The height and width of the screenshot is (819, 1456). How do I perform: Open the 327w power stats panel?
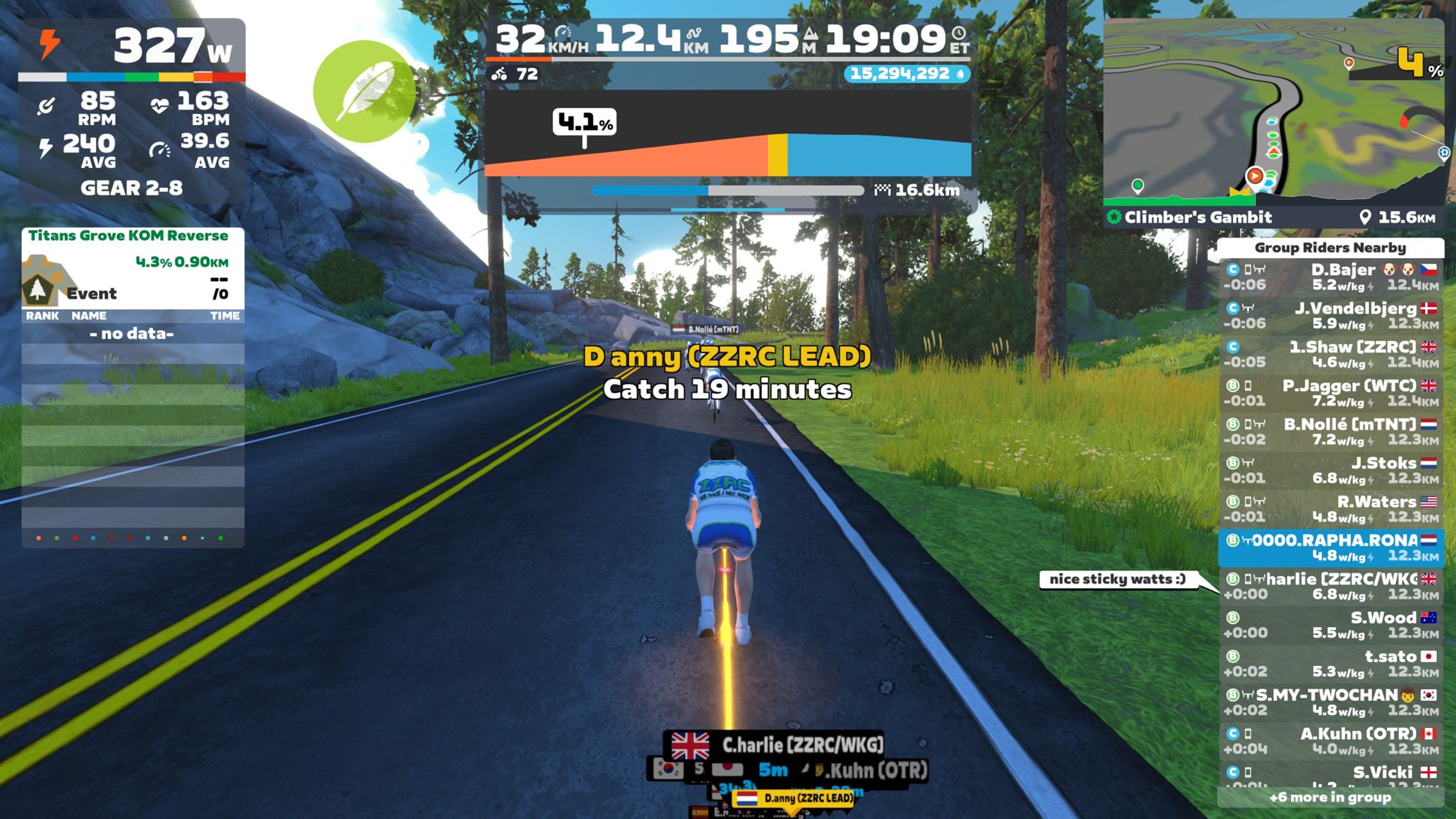tap(132, 45)
